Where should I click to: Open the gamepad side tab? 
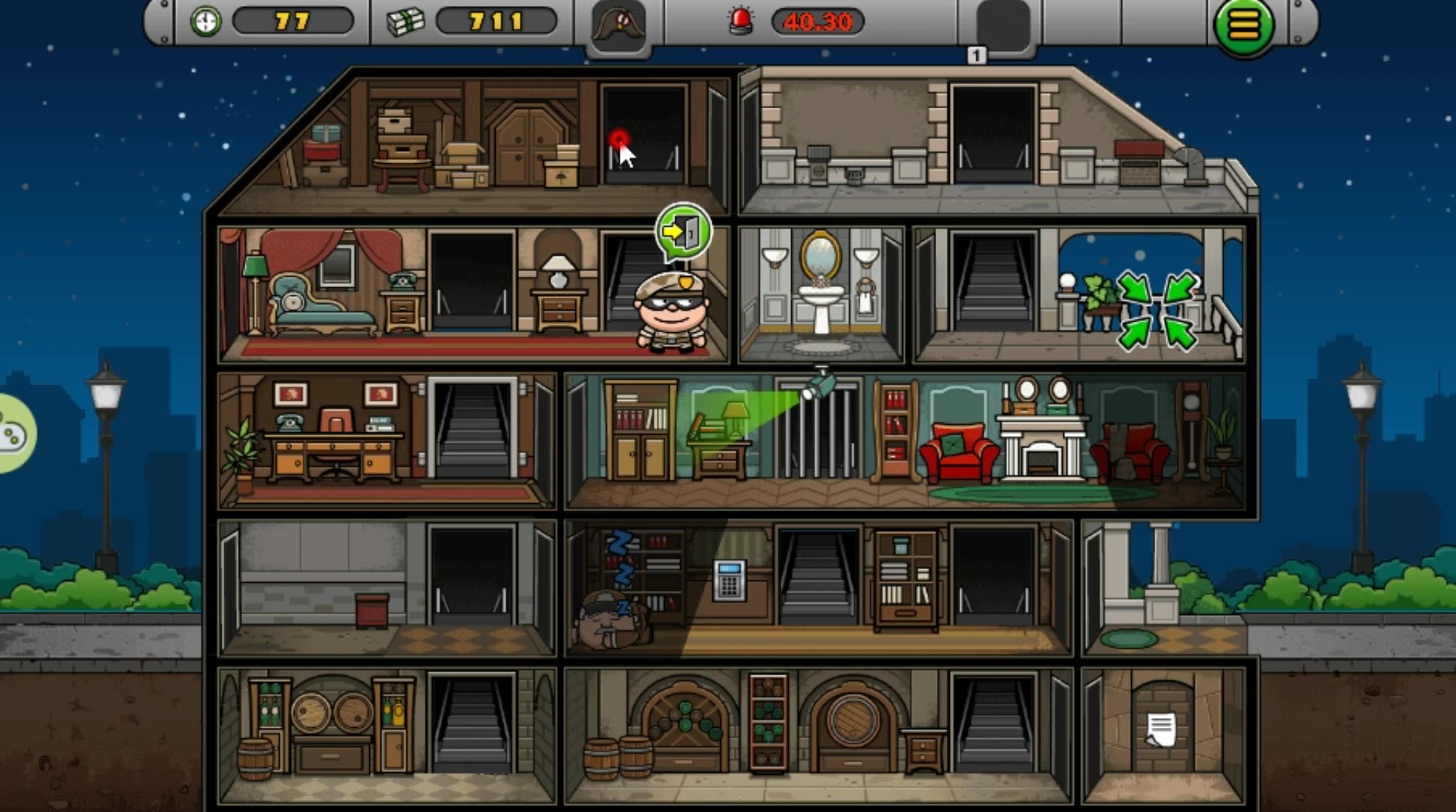(x=13, y=434)
